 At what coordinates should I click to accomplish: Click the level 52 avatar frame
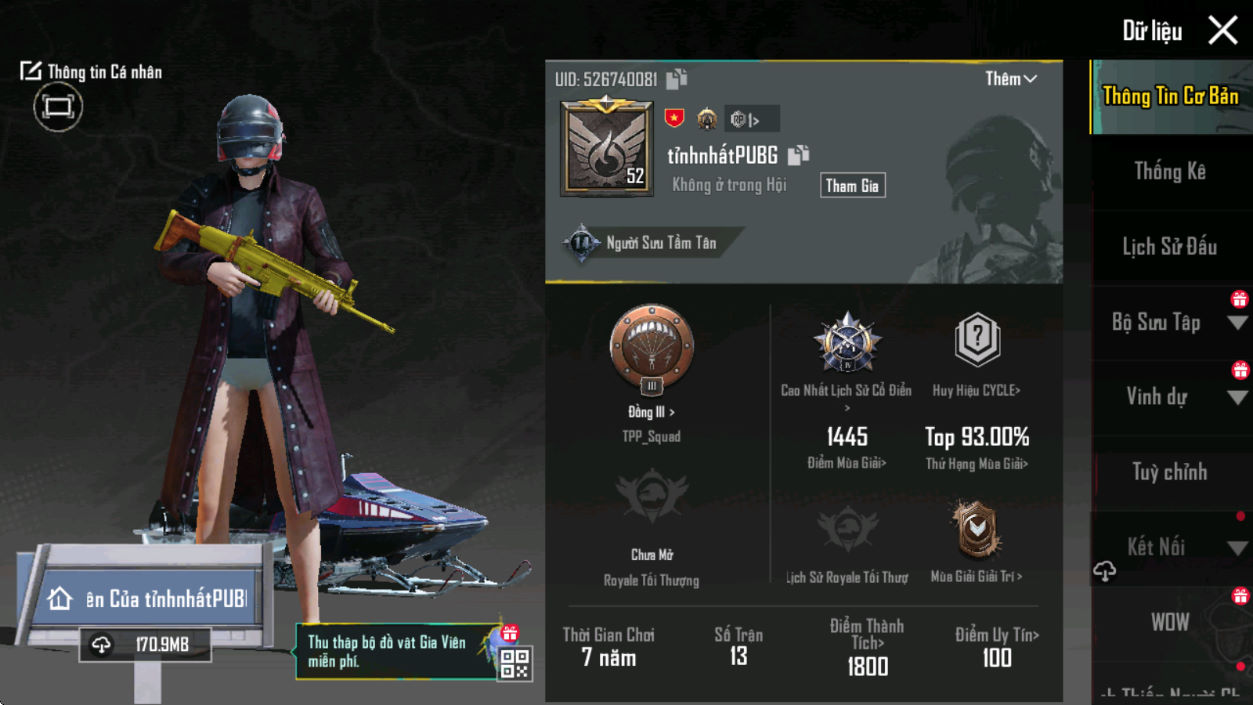point(607,148)
